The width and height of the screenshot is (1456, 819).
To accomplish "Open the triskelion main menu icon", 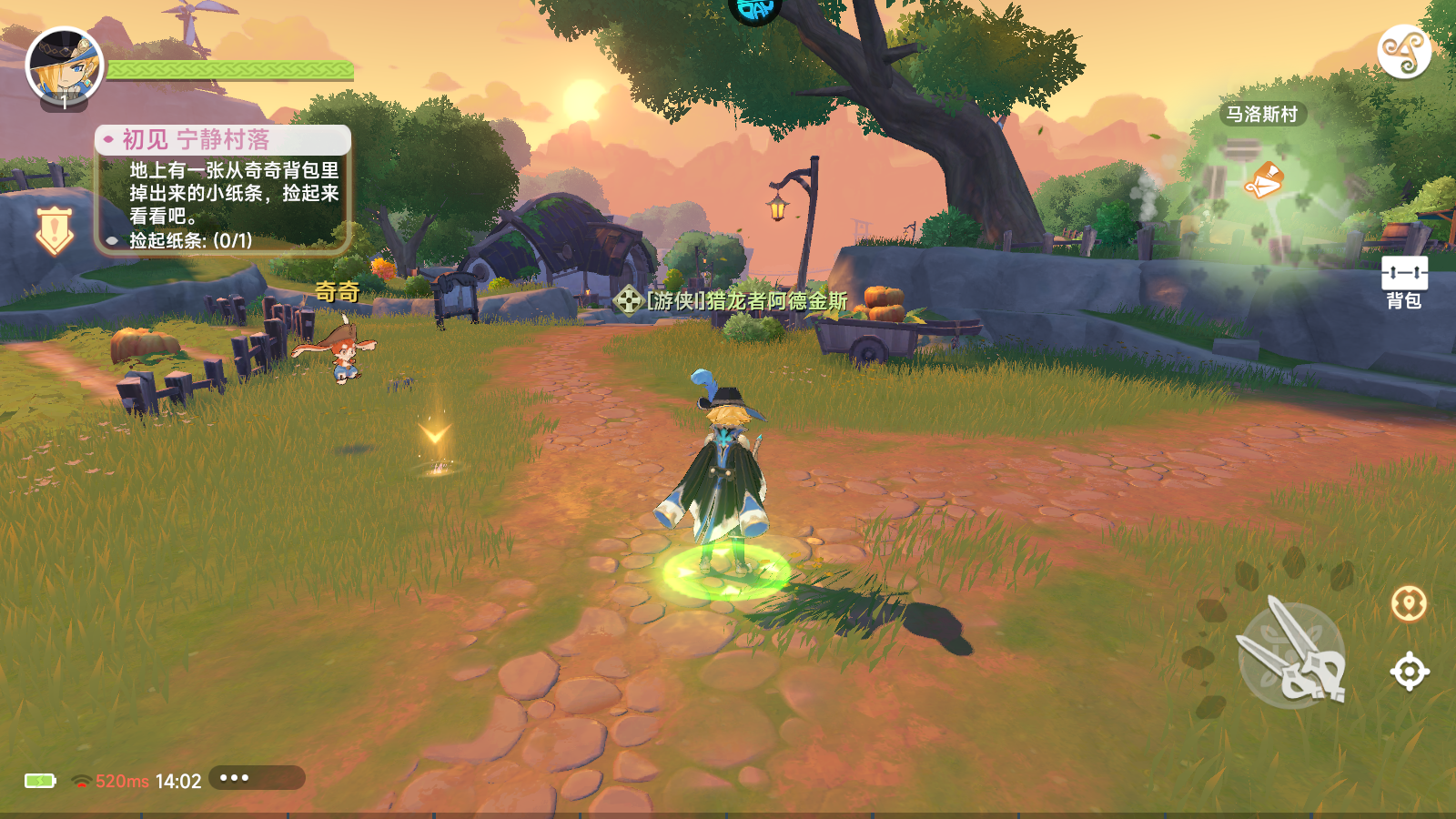I will click(x=1403, y=52).
